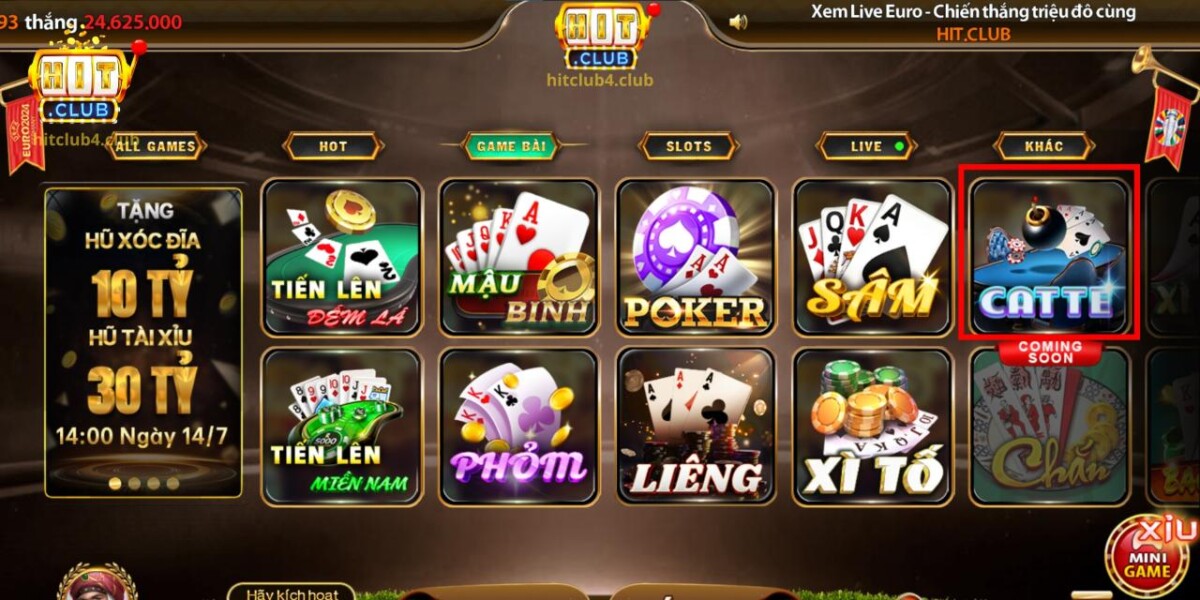Open the Catte game tile
This screenshot has width=1200, height=600.
[1049, 254]
